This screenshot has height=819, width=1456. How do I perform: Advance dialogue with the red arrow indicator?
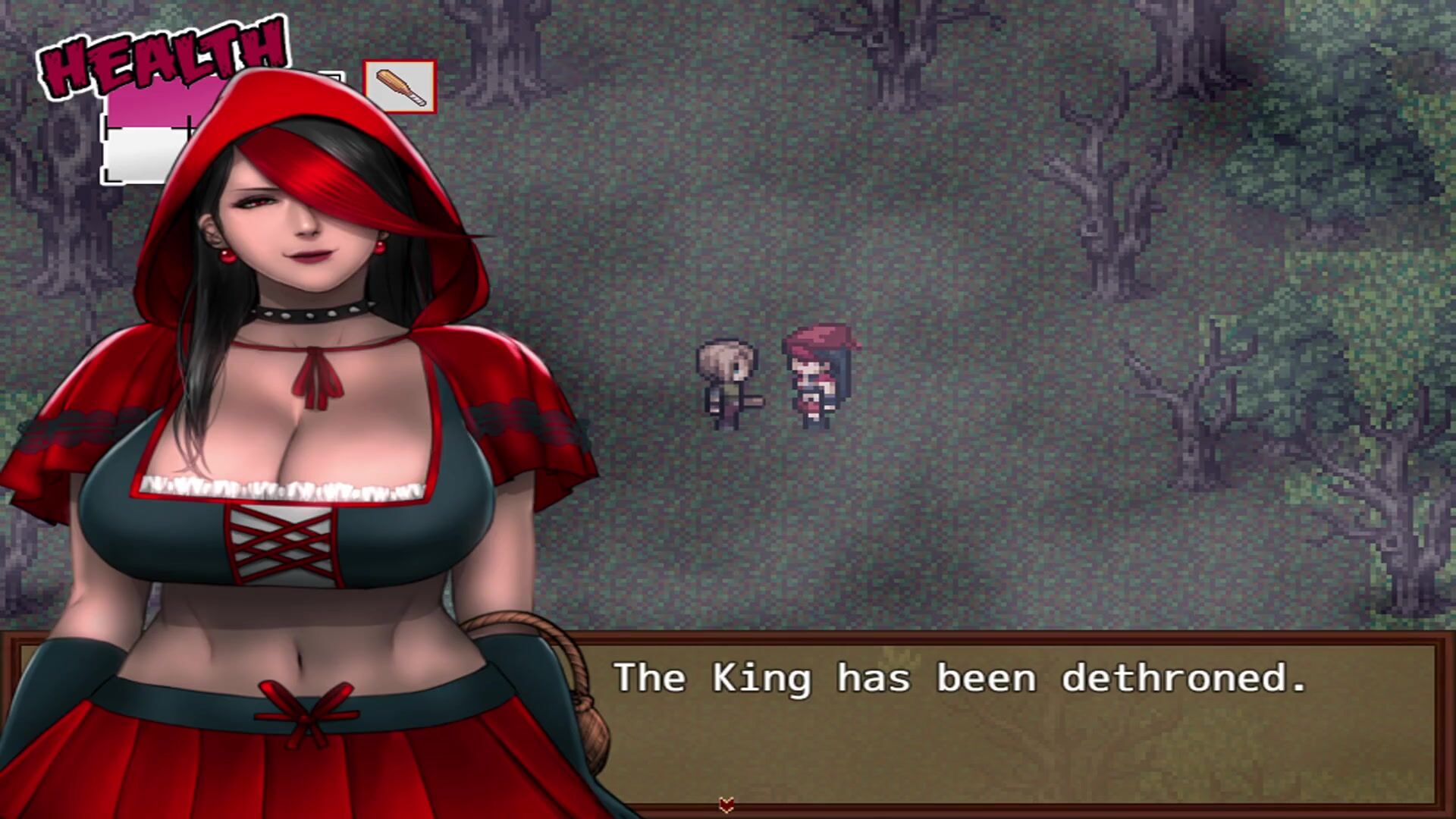(726, 805)
